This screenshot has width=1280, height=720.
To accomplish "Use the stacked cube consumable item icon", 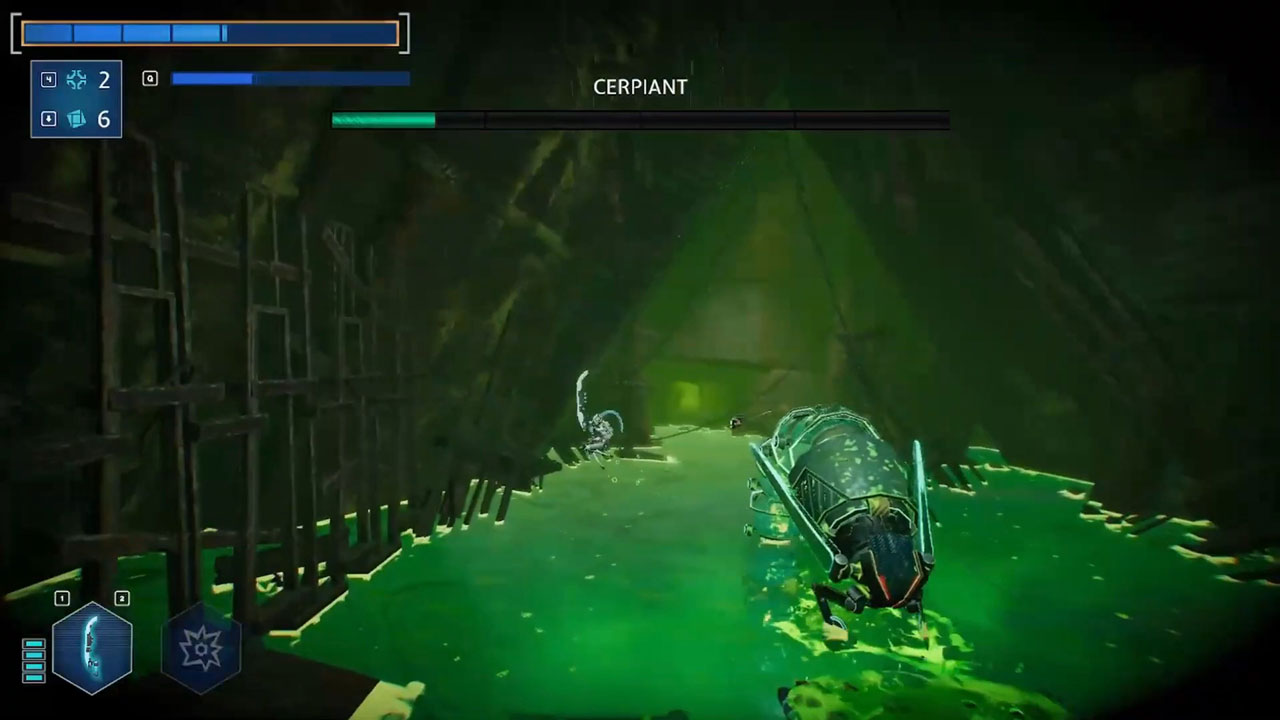I will tap(76, 119).
